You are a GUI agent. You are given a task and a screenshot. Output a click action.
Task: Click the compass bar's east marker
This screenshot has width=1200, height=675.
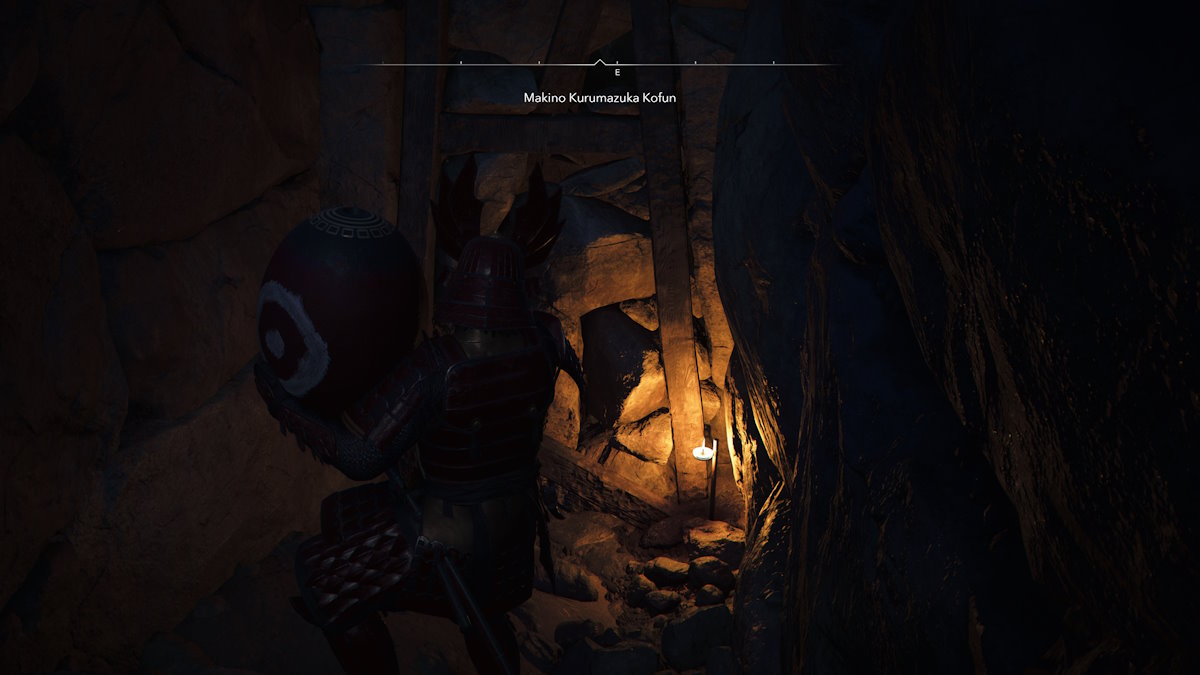click(x=617, y=73)
